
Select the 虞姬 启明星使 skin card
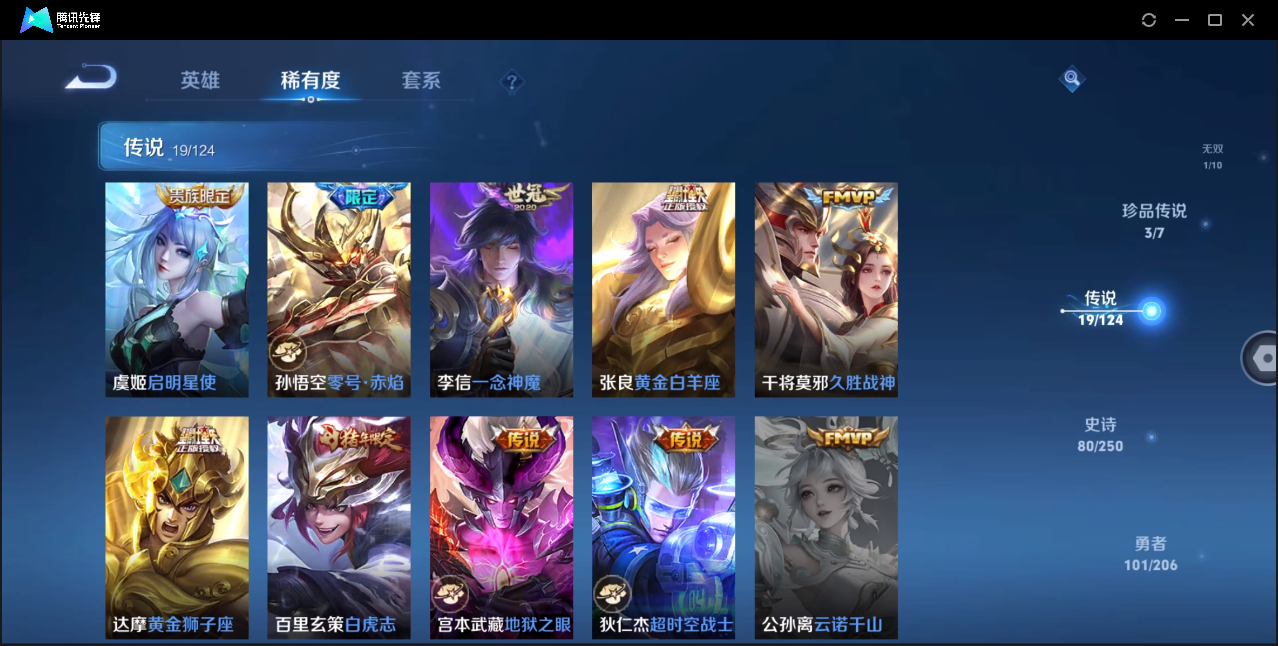[x=177, y=290]
